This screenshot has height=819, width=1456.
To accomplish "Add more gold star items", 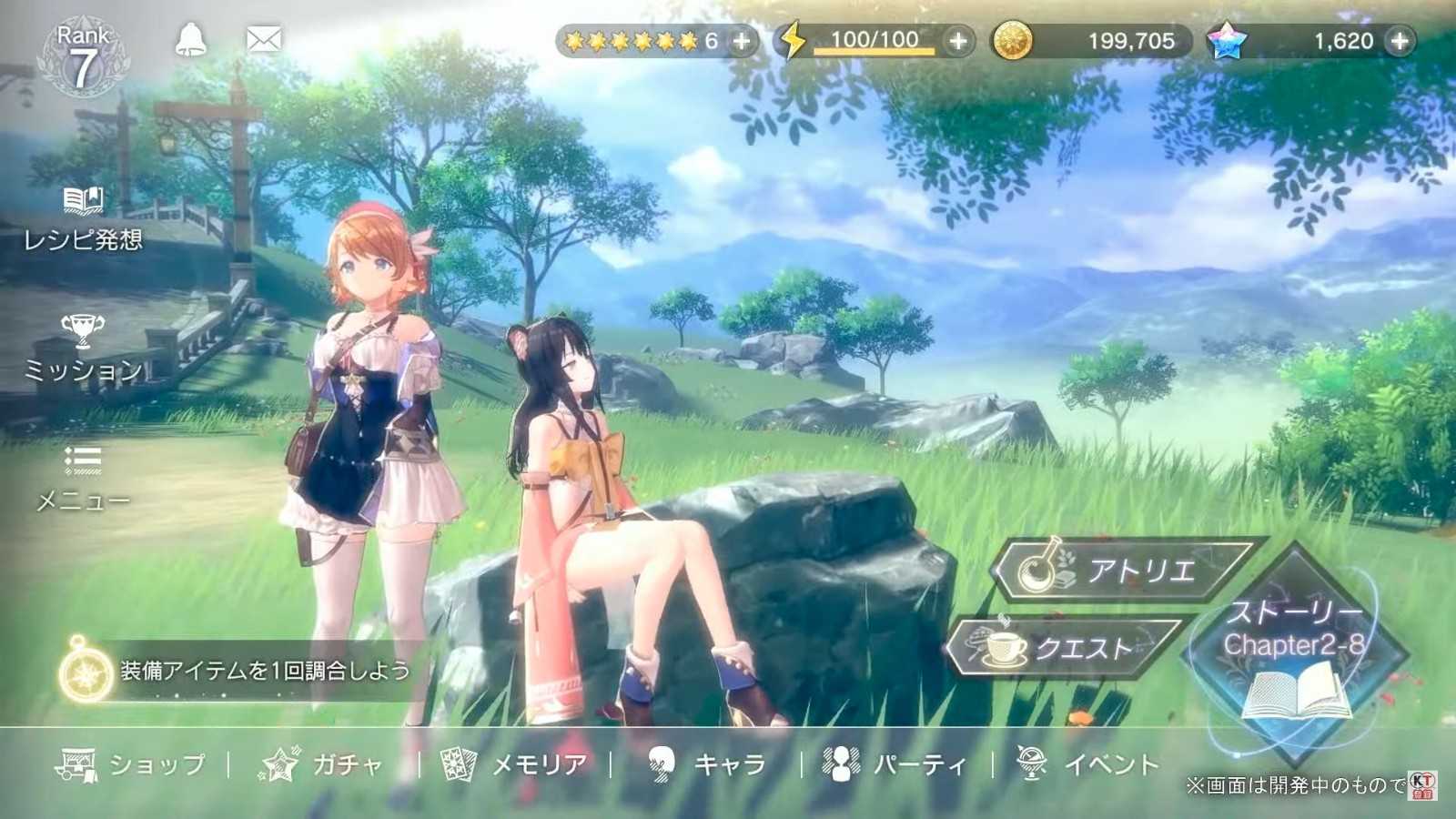I will click(742, 41).
